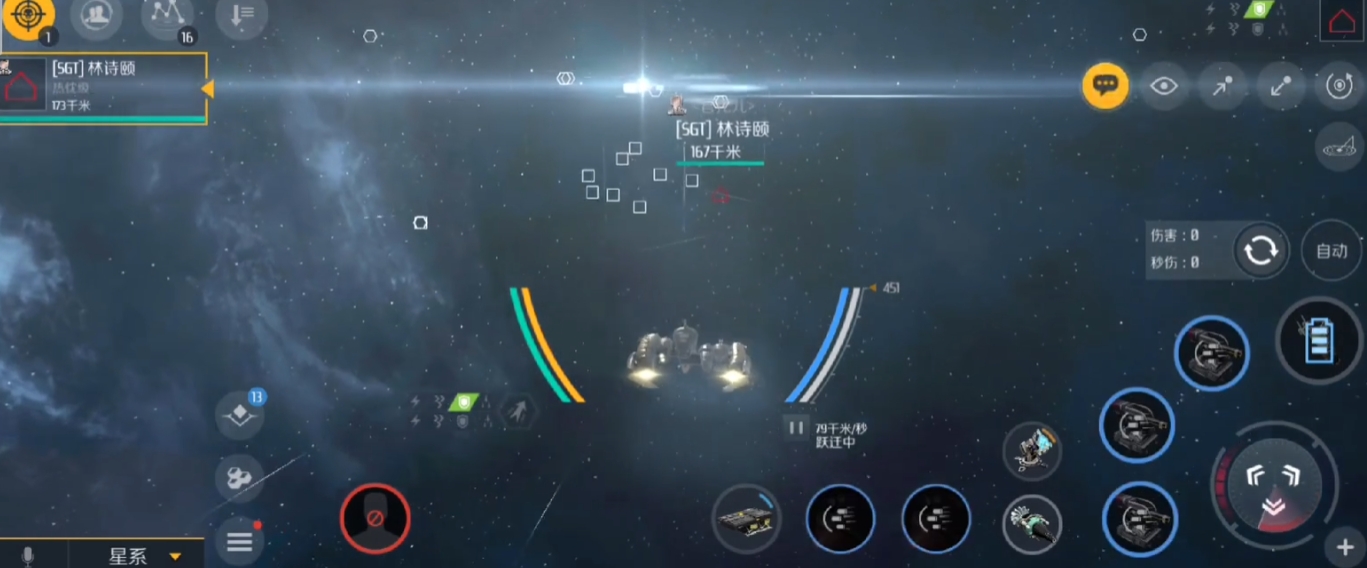
Task: Tap the 自动 auto button
Action: click(x=1331, y=250)
